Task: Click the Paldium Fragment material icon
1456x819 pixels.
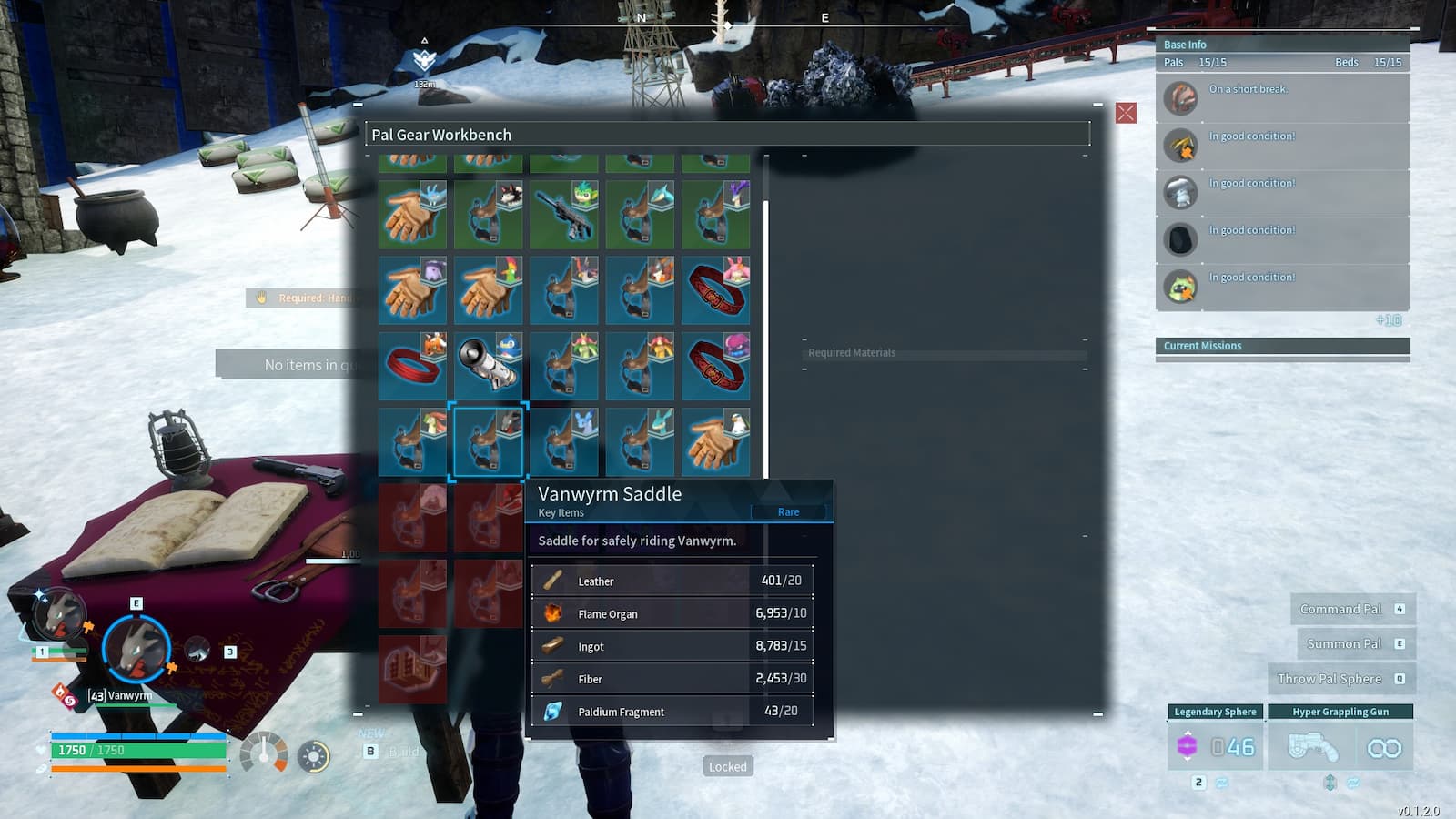Action: (x=554, y=712)
